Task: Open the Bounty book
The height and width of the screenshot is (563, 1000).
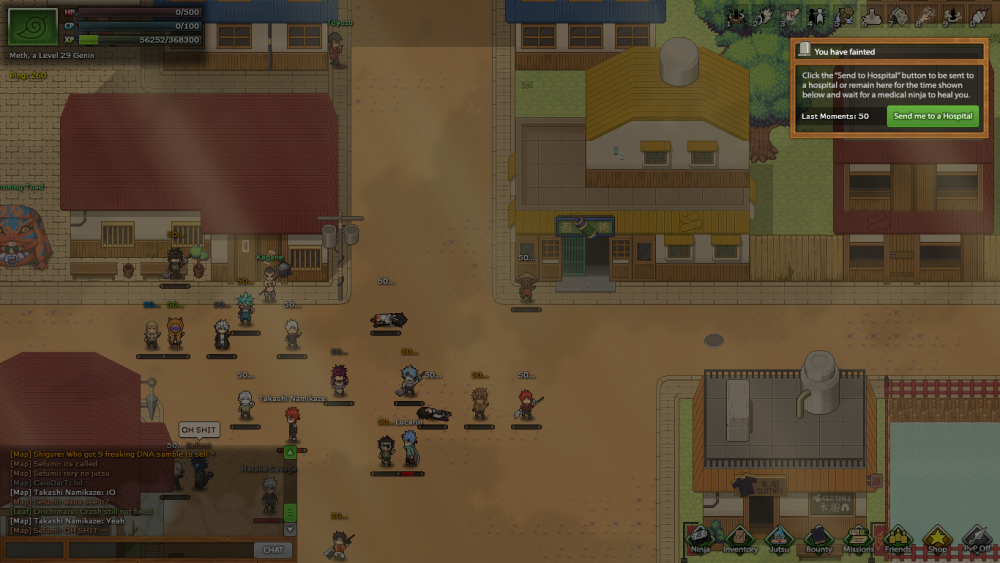Action: point(818,539)
